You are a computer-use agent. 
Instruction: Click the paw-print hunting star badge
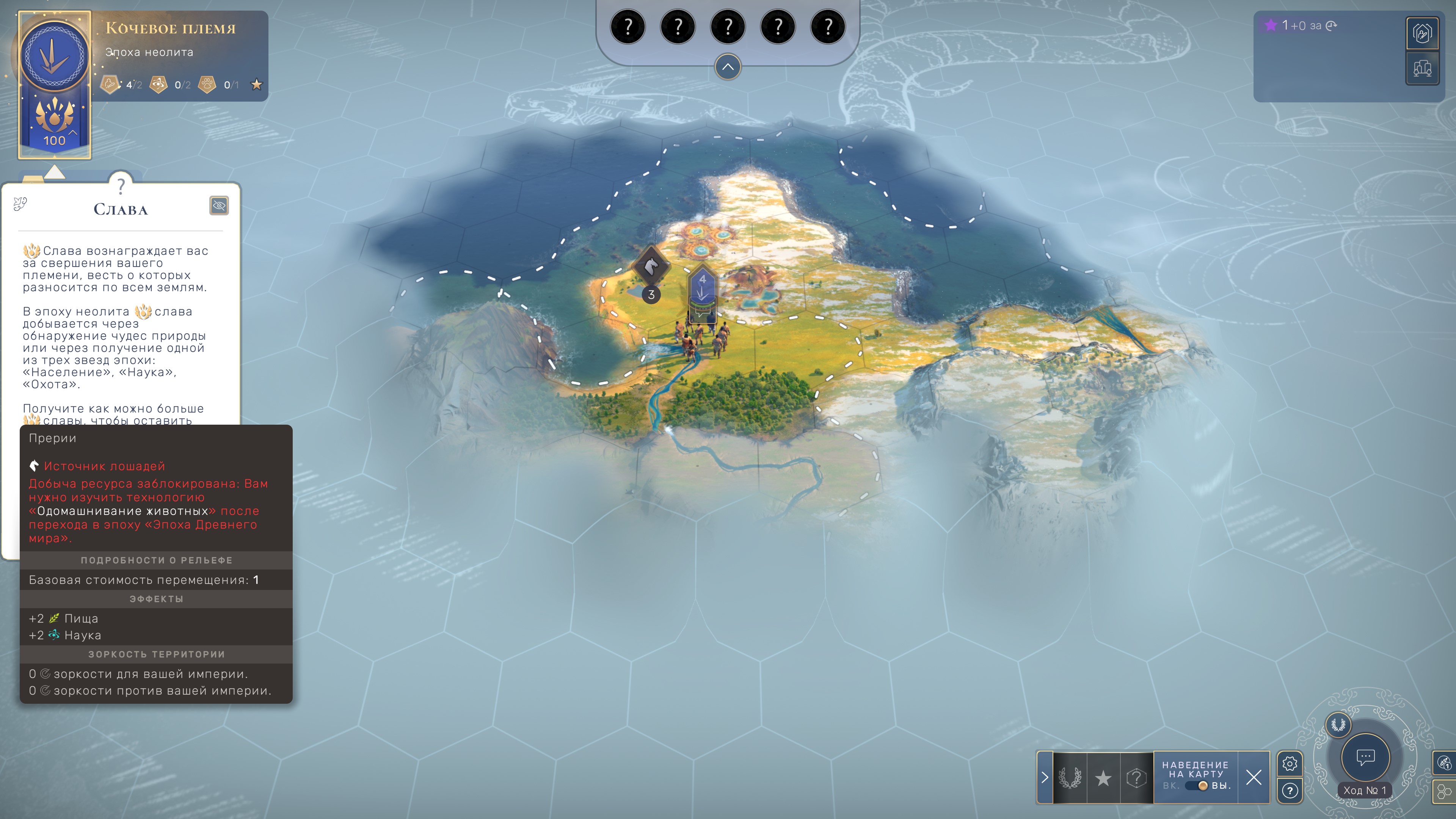207,85
